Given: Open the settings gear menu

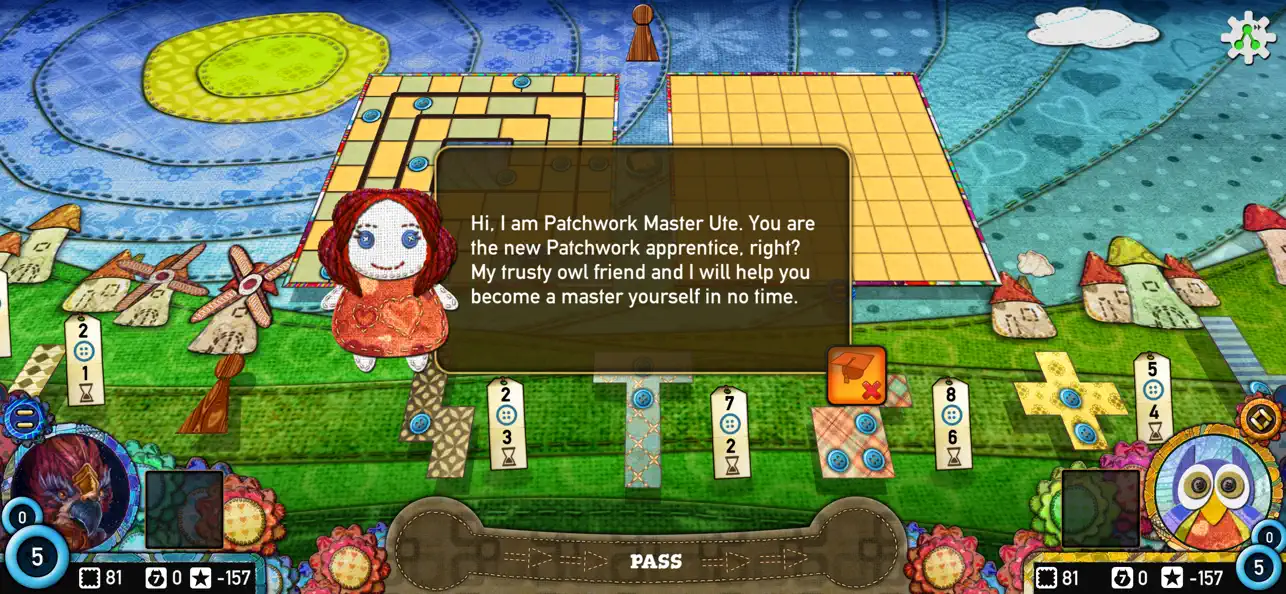Looking at the screenshot, I should click(1249, 37).
